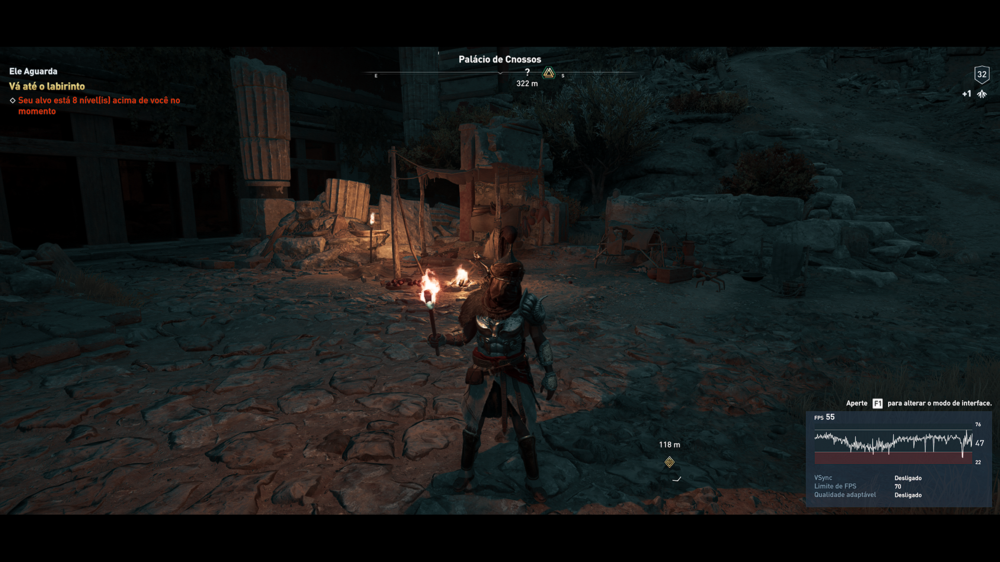
Task: Click the triangular quest marker on the compass
Action: point(549,73)
